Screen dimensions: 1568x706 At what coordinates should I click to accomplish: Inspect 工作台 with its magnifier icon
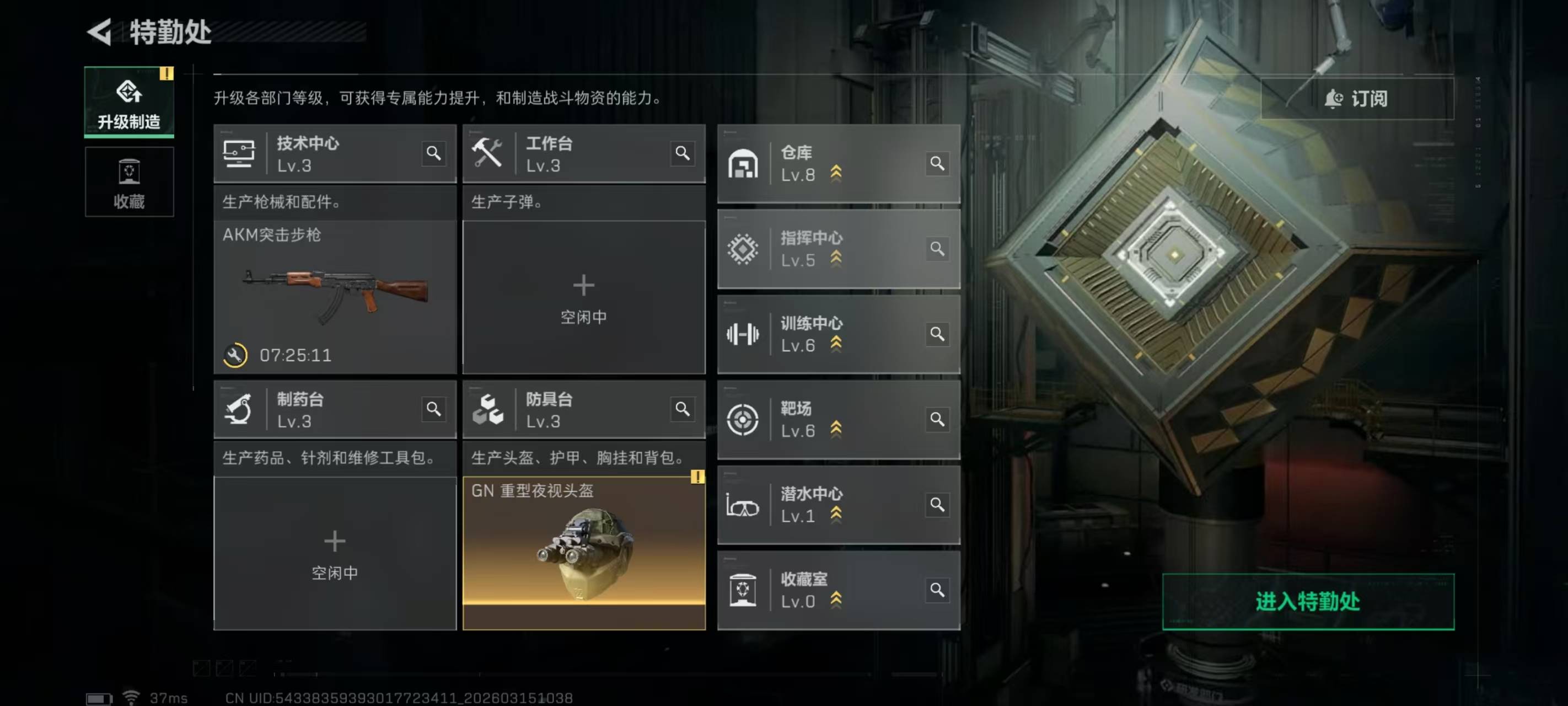[683, 153]
